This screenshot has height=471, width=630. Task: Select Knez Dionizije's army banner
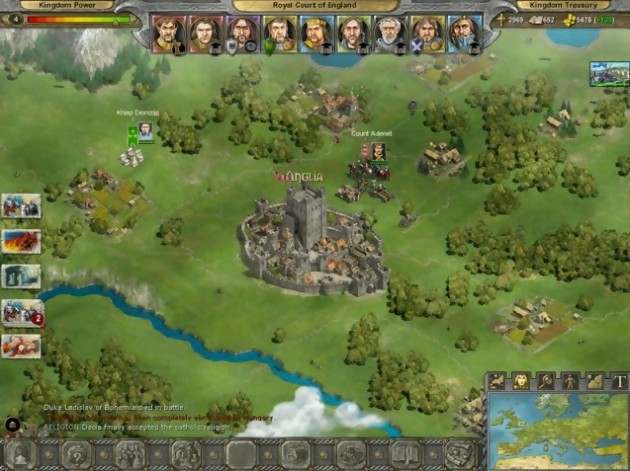(x=145, y=130)
